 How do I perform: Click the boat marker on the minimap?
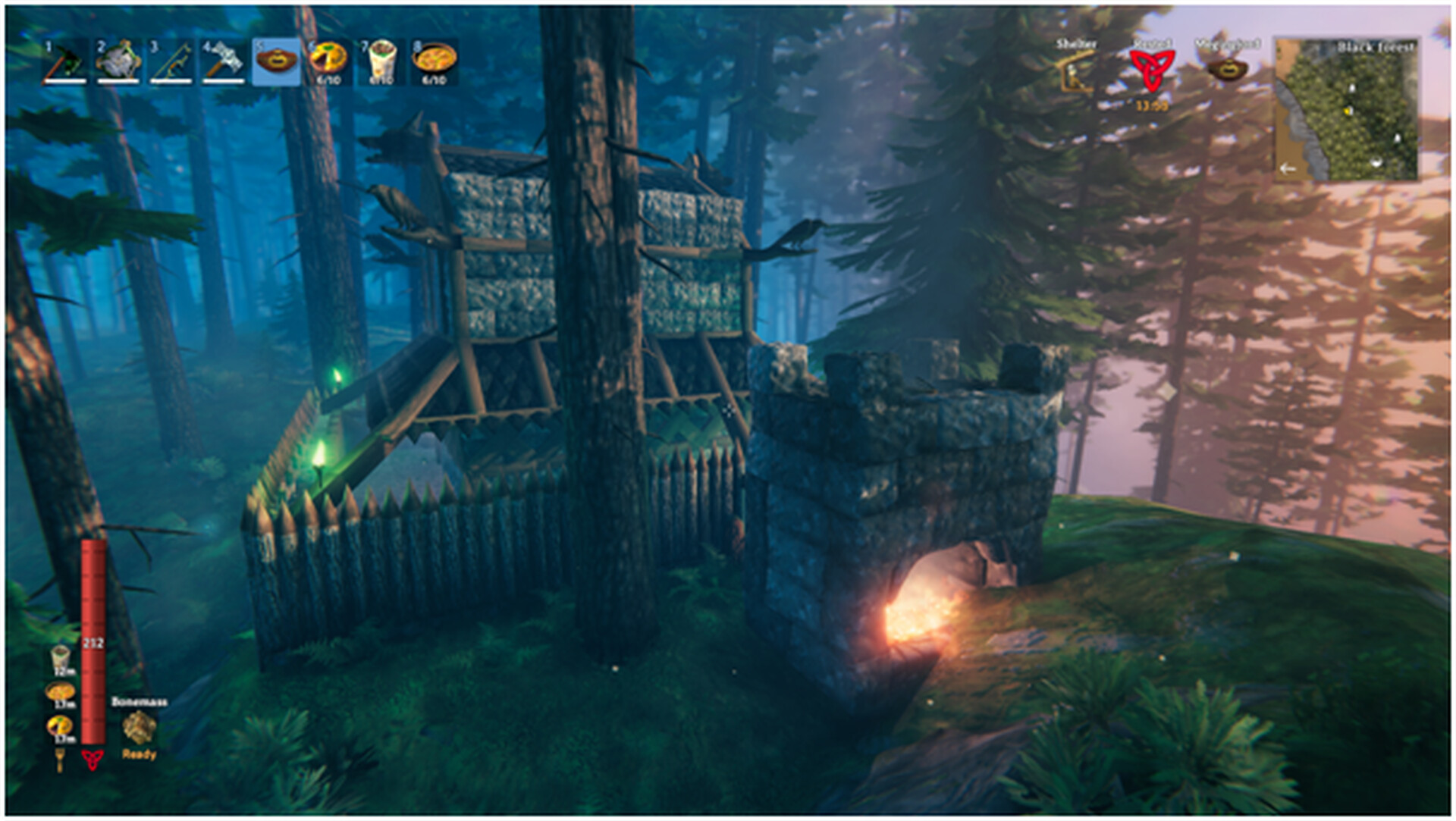click(x=1376, y=163)
